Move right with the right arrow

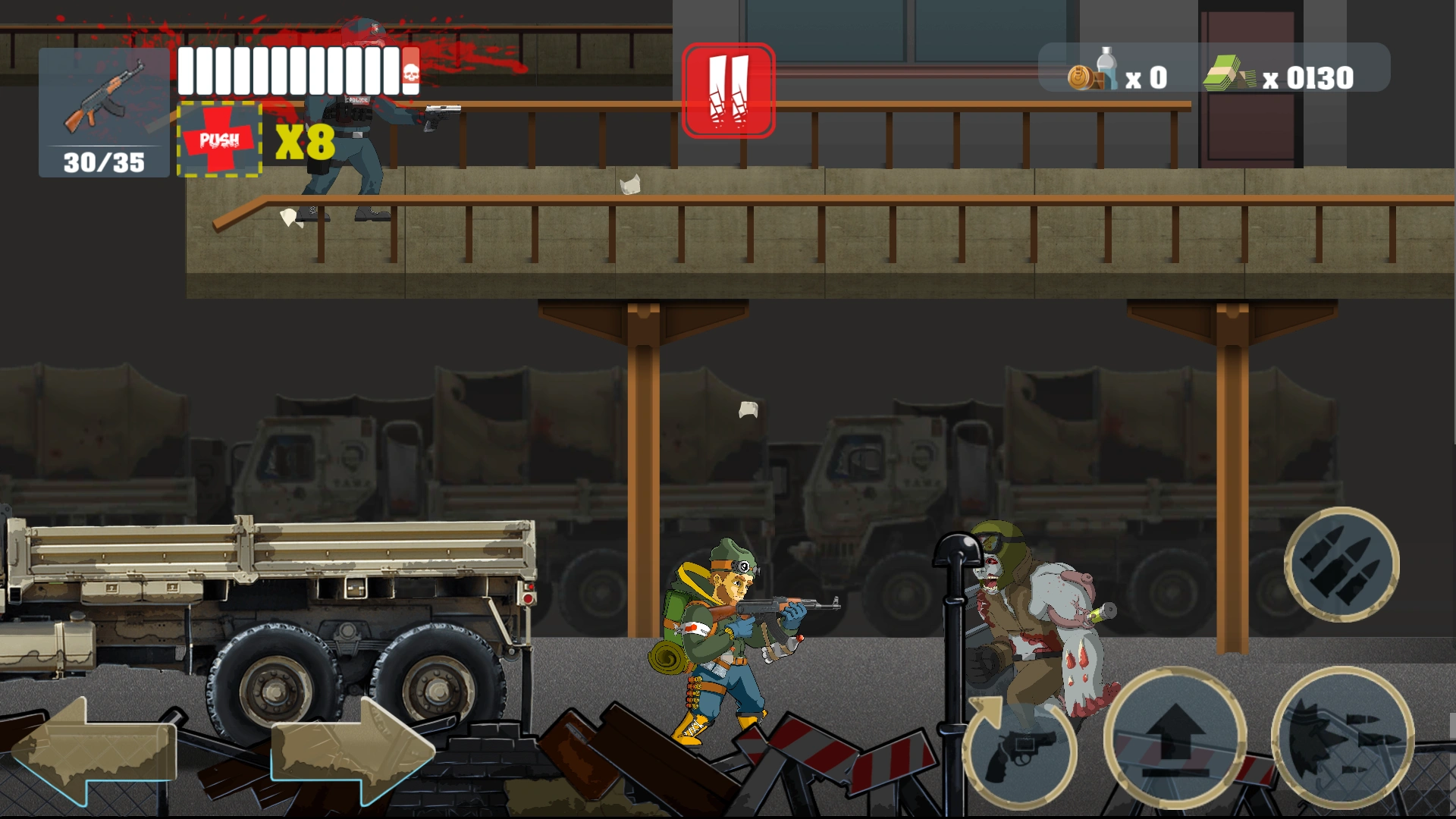pyautogui.click(x=353, y=751)
